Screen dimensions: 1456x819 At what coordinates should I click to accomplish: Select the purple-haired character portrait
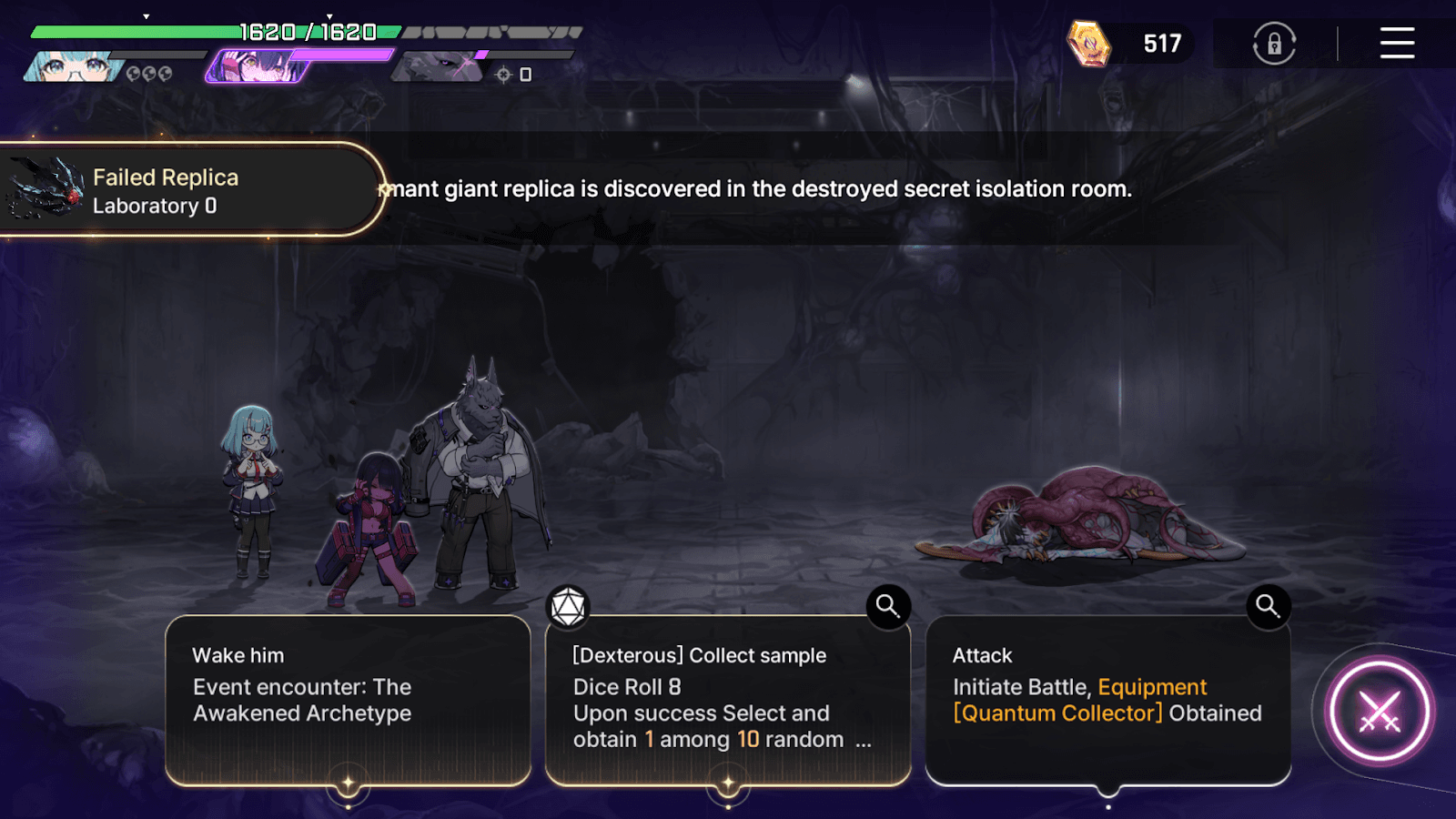coord(259,66)
